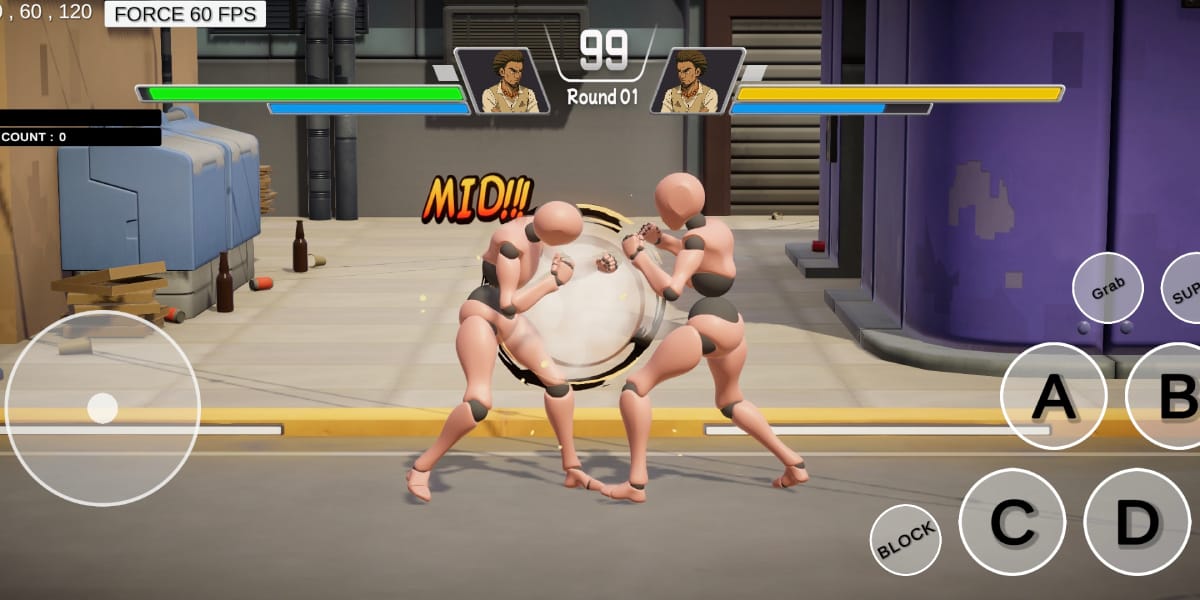Hit the B attack button

[x=1170, y=396]
